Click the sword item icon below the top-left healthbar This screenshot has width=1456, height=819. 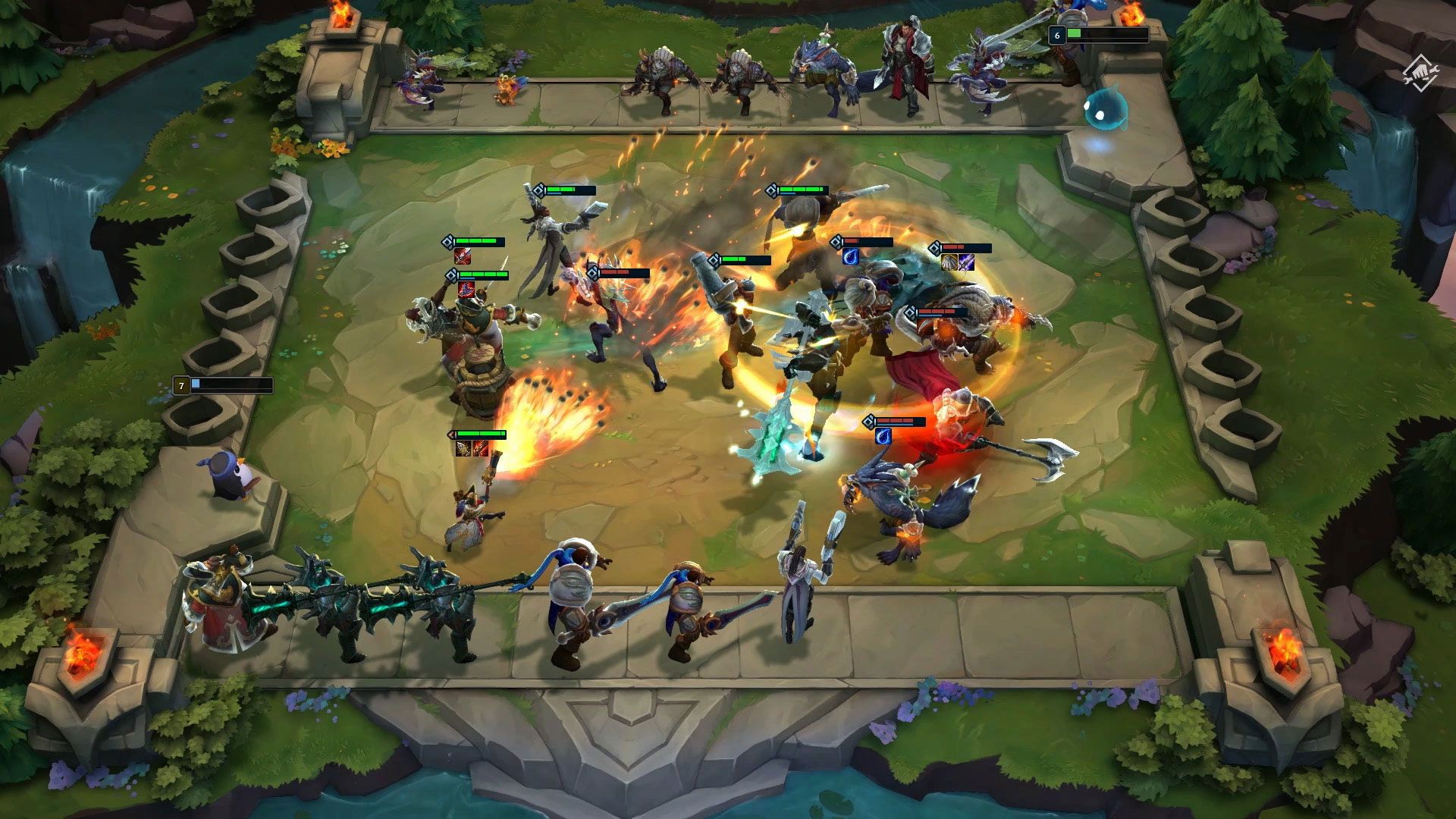pyautogui.click(x=463, y=257)
